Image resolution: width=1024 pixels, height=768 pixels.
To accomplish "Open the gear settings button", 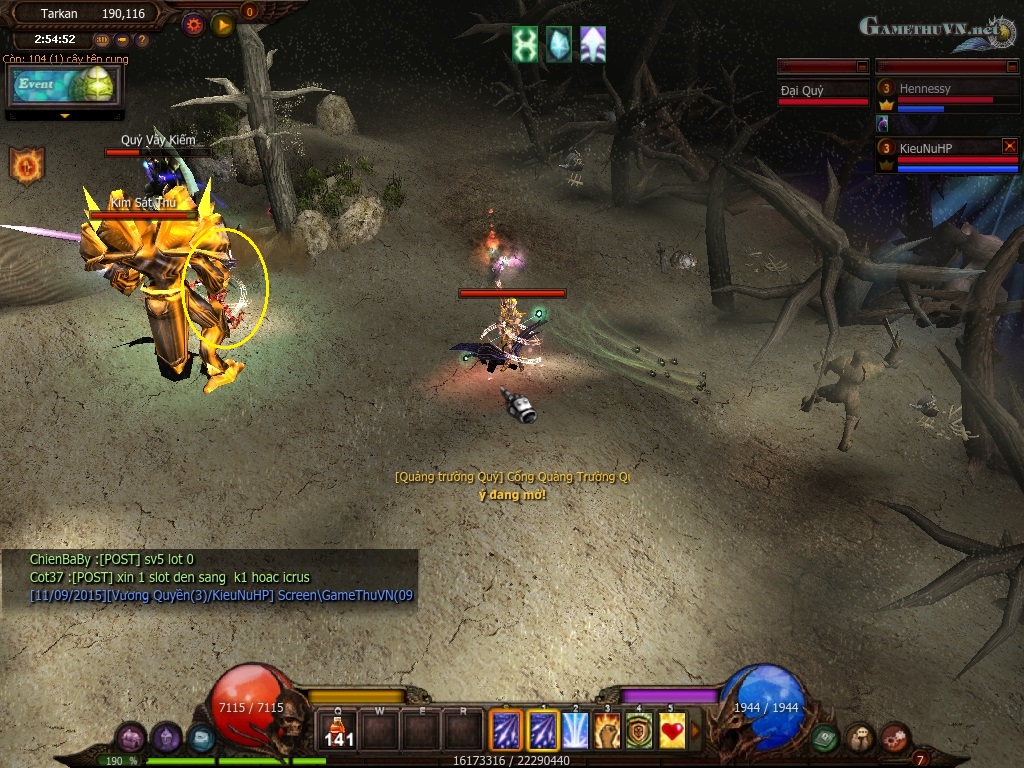I will click(x=193, y=24).
